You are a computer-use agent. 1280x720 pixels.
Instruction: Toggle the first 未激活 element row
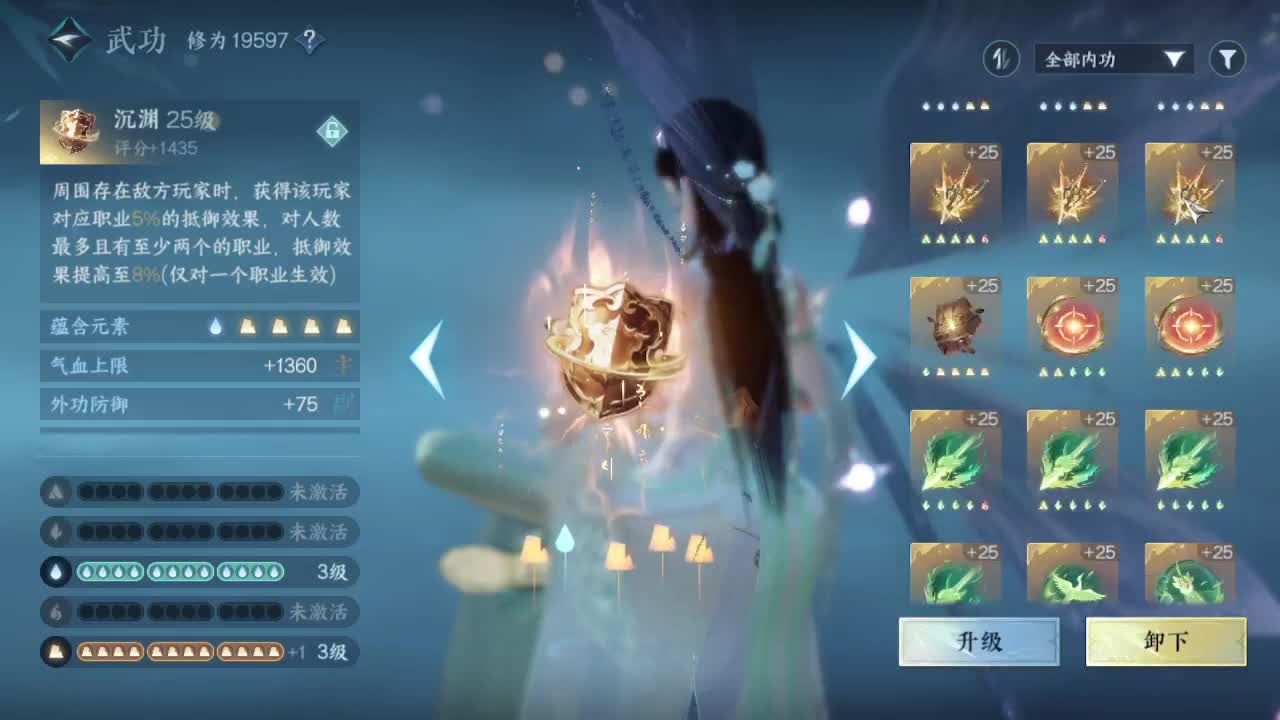[x=199, y=492]
